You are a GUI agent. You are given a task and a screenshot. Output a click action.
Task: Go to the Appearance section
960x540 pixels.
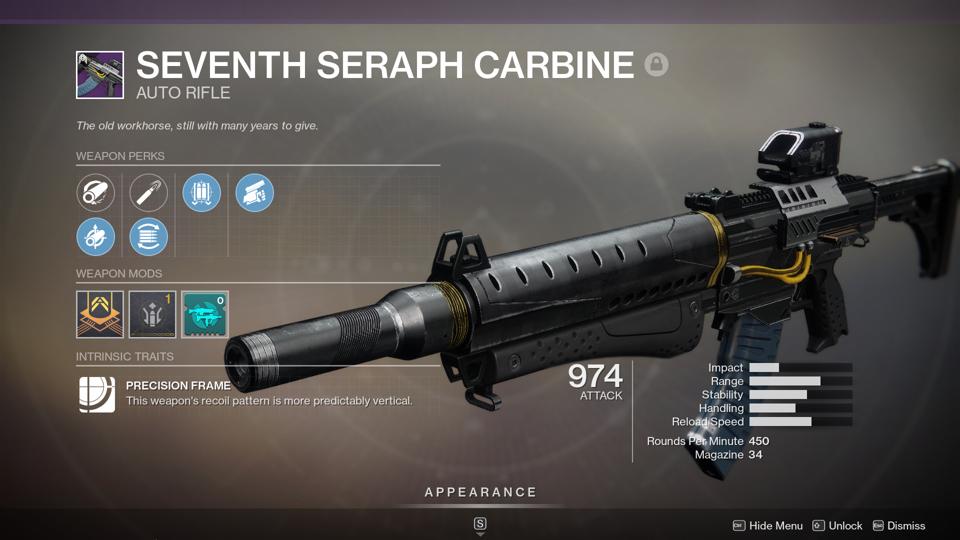[x=480, y=492]
